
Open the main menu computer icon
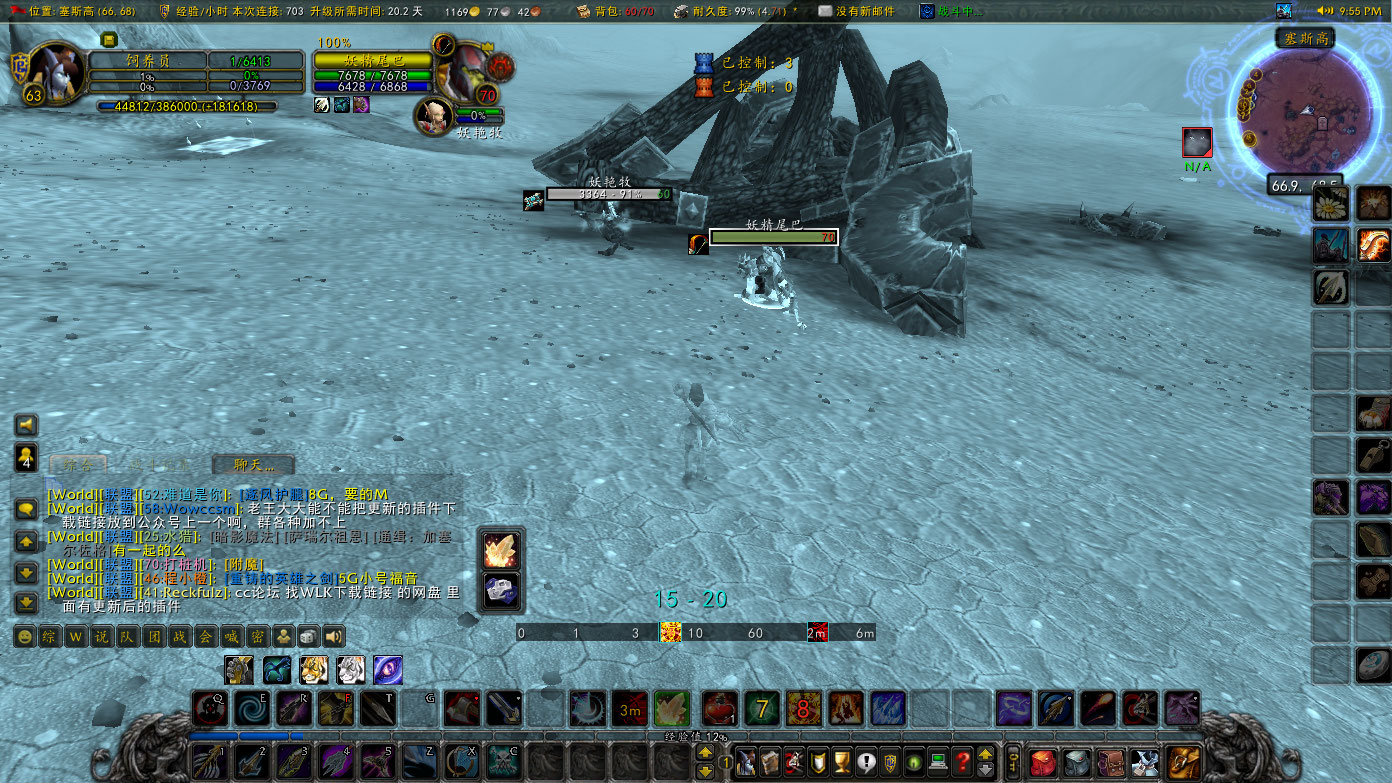click(937, 762)
